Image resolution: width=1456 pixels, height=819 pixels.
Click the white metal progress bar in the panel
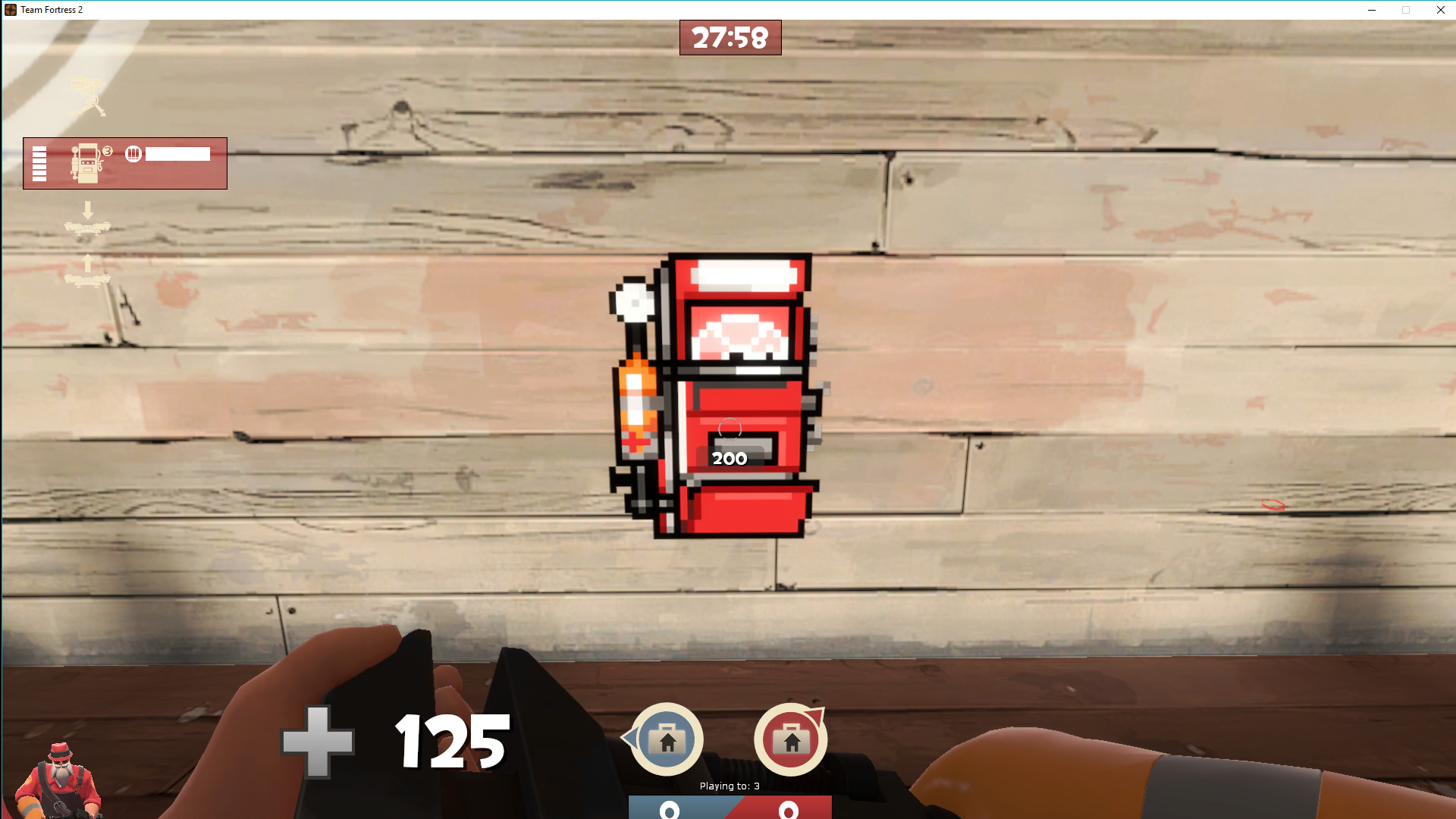pyautogui.click(x=178, y=153)
